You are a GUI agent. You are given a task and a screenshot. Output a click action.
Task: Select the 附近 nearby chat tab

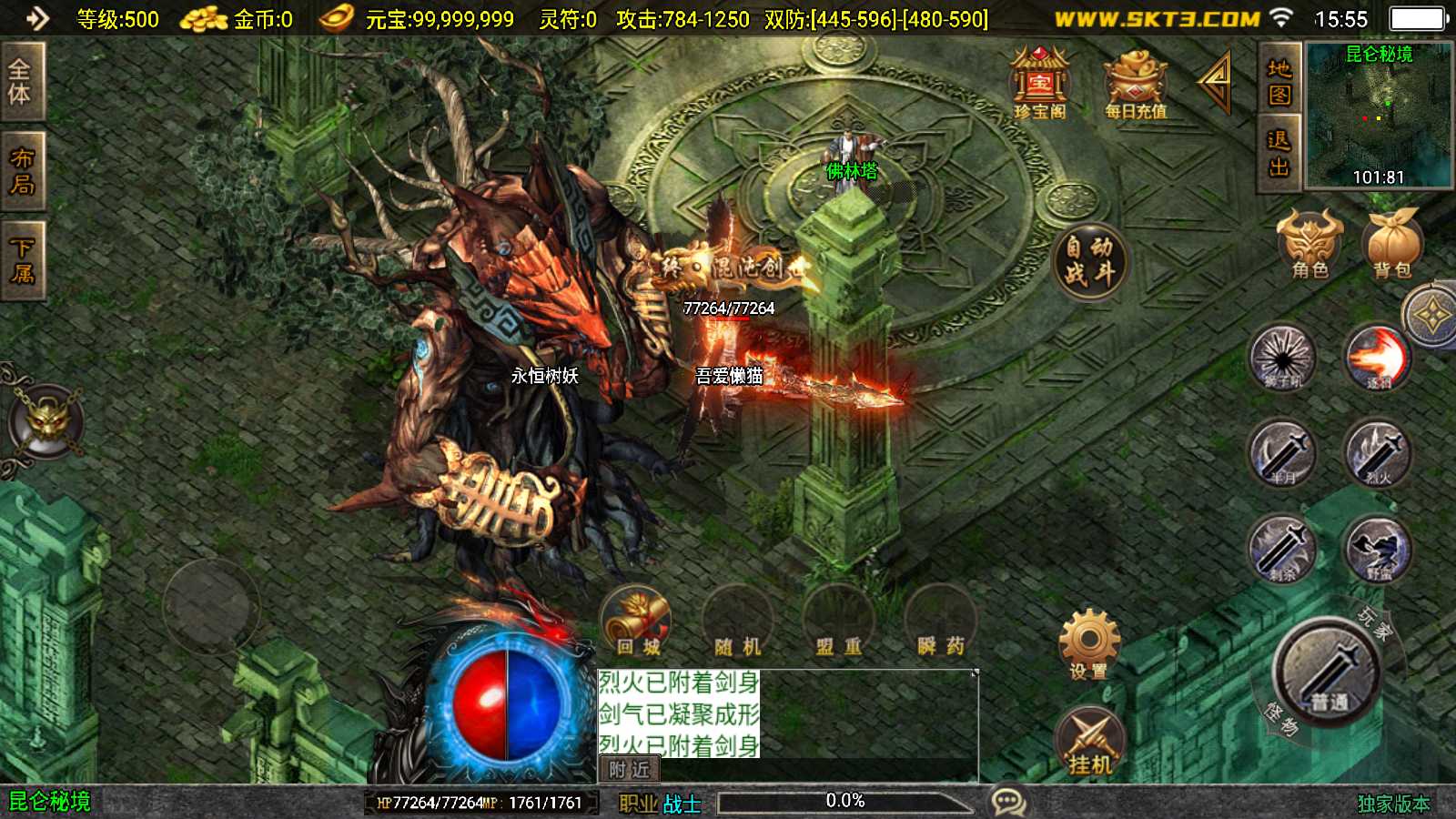point(629,770)
